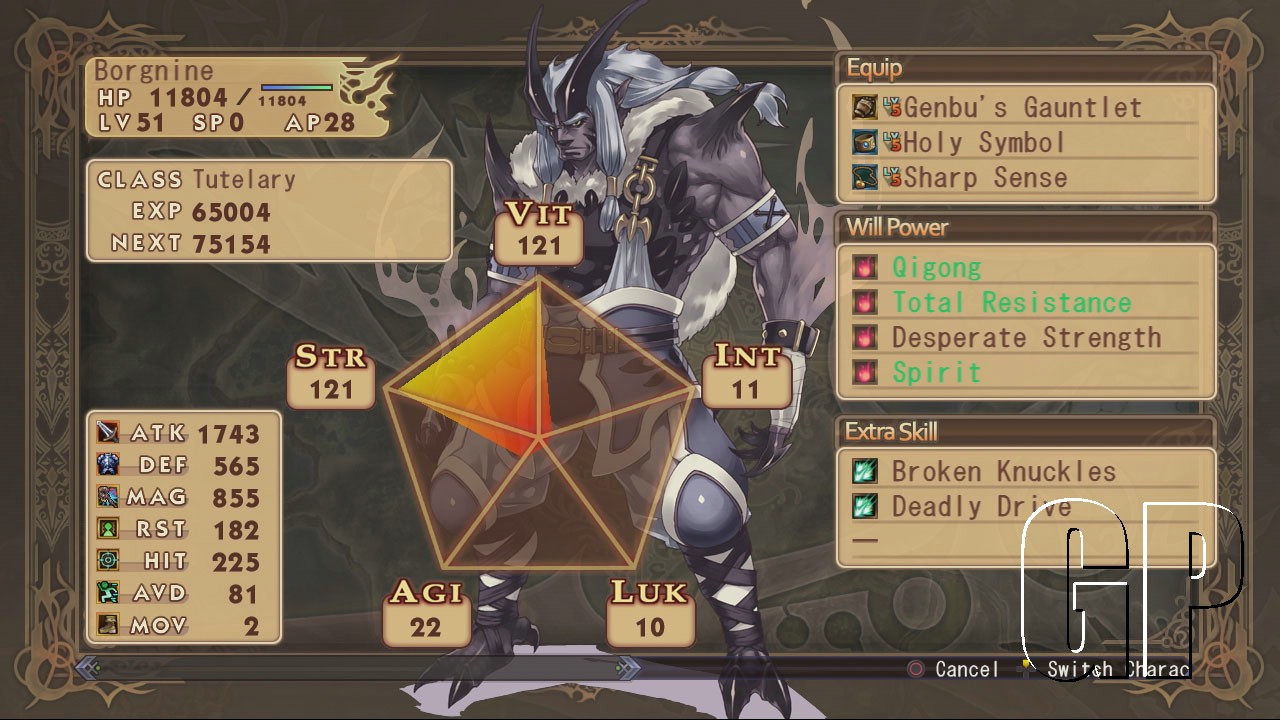Viewport: 1280px width, 720px height.
Task: Select the Total Resistance will power
Action: coord(1011,303)
